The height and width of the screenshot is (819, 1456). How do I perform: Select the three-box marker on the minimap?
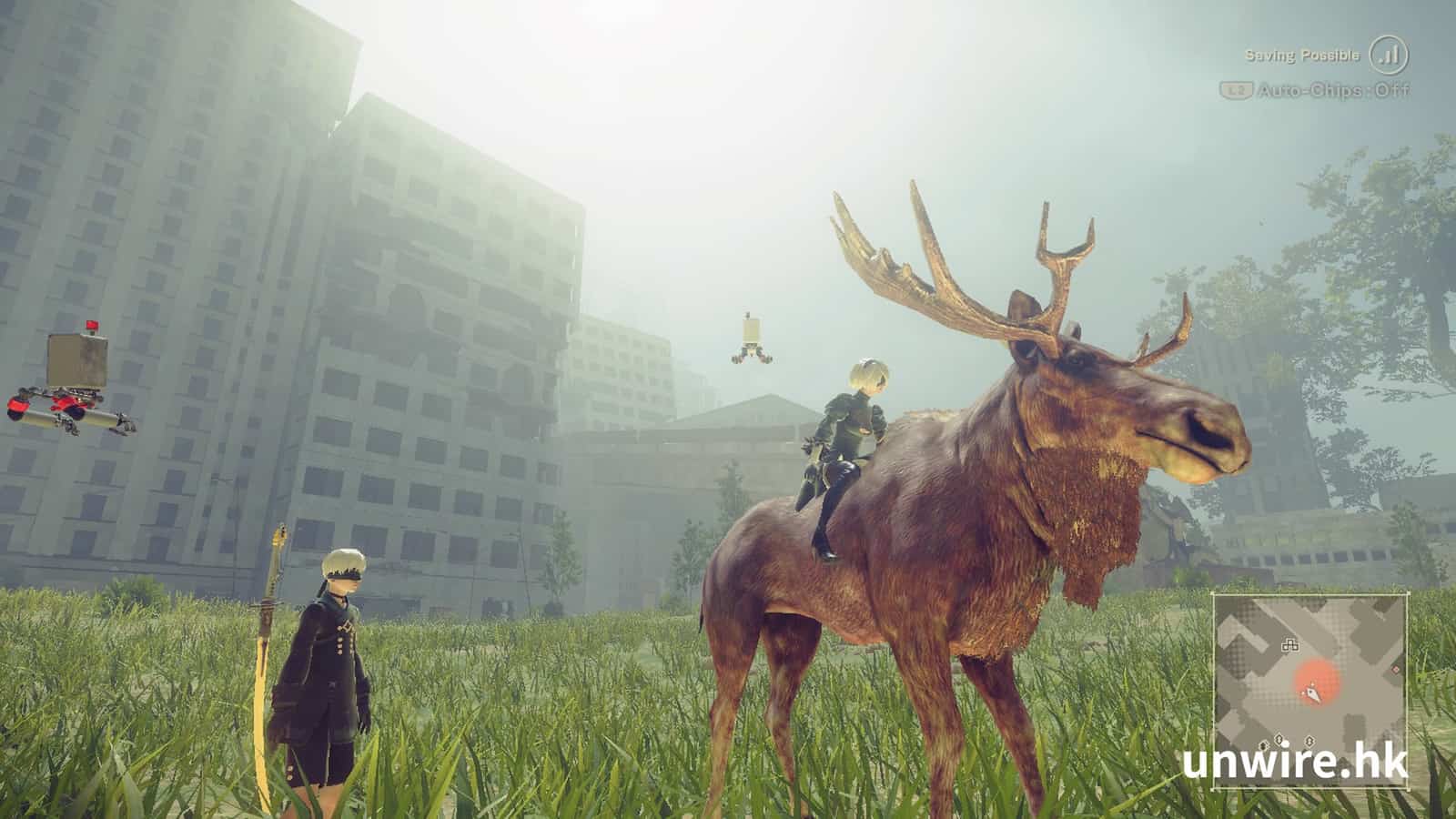[1289, 645]
